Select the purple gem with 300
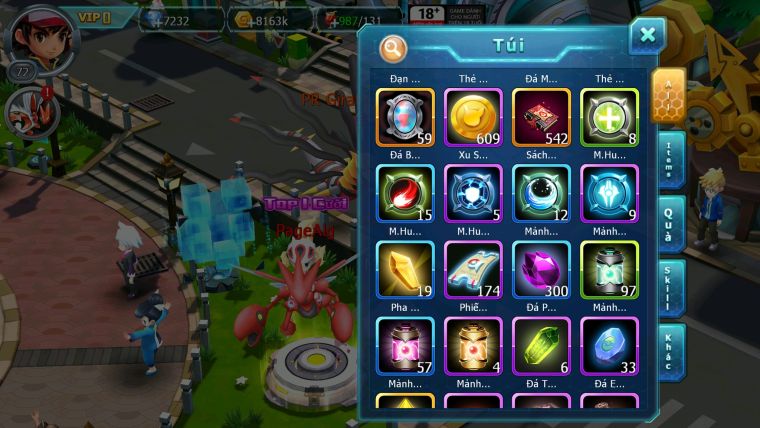Viewport: 760px width, 428px height. coord(541,270)
